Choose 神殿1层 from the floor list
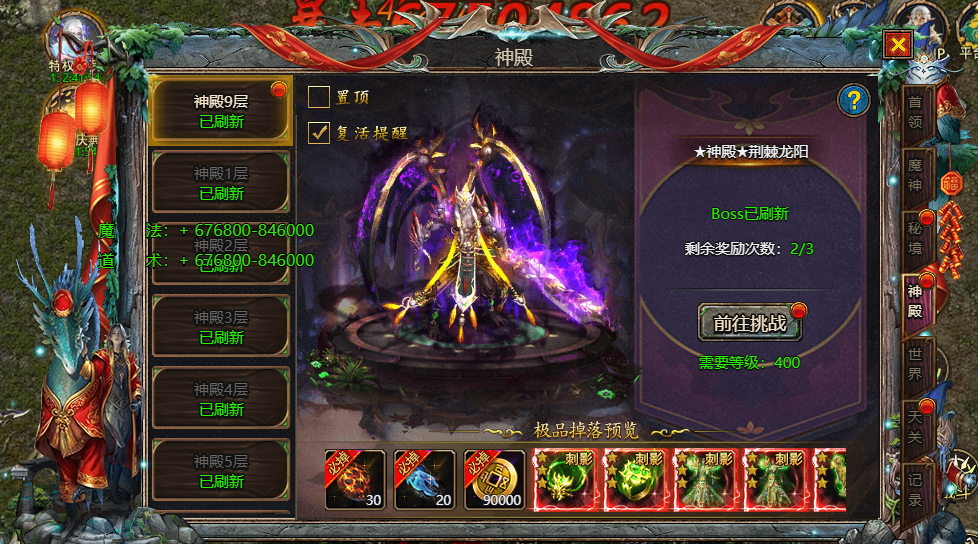Screen dimensions: 978x544 220,182
